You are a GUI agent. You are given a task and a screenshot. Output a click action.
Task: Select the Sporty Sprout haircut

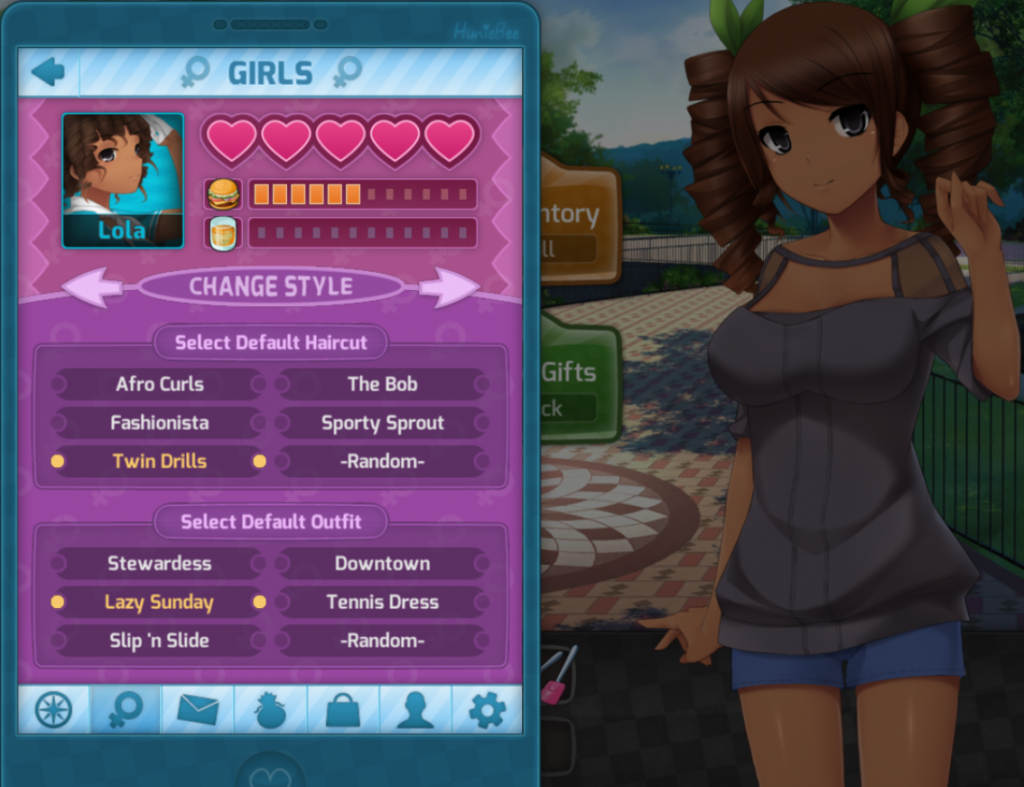point(383,423)
